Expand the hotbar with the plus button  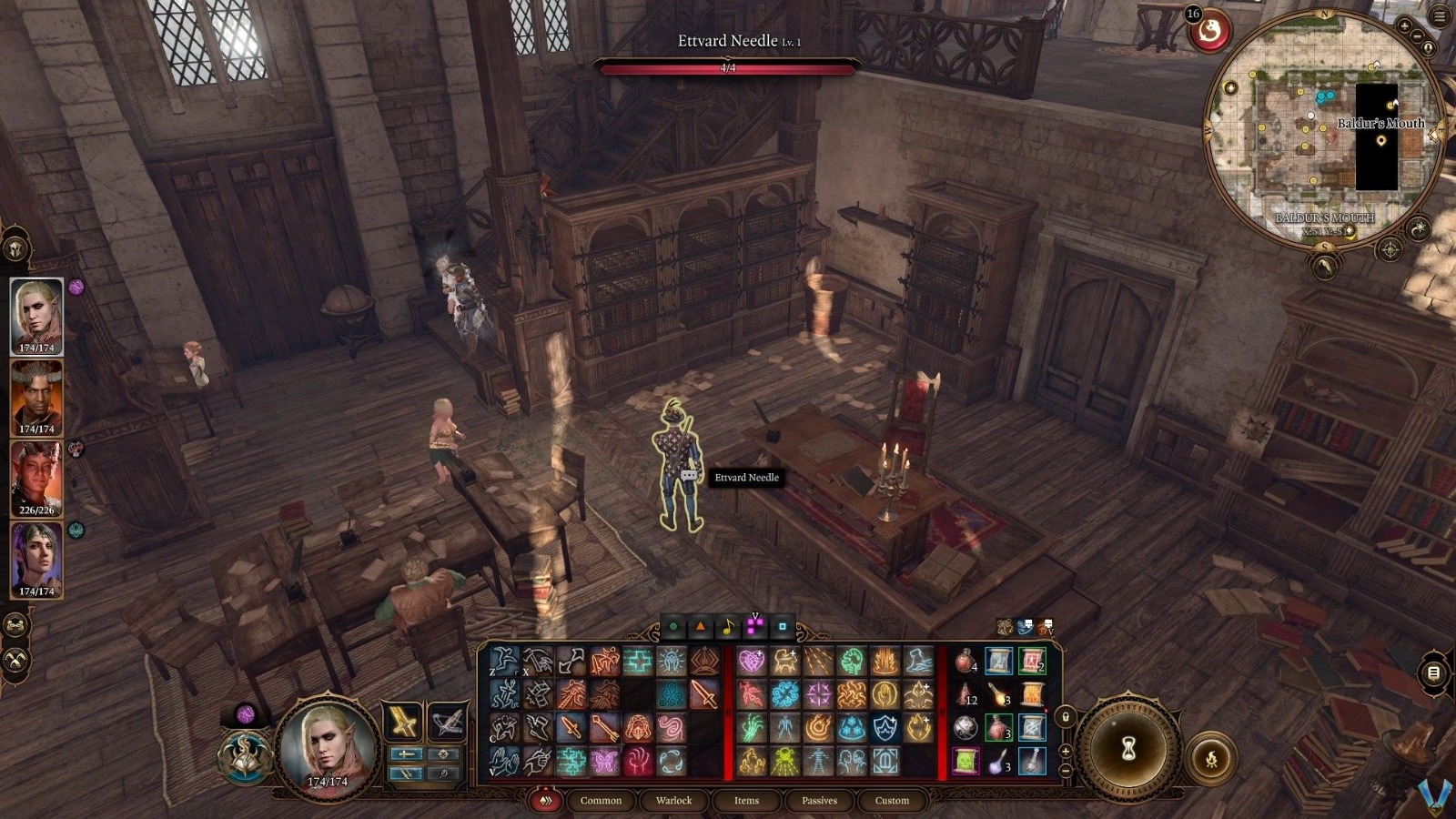(x=1067, y=752)
